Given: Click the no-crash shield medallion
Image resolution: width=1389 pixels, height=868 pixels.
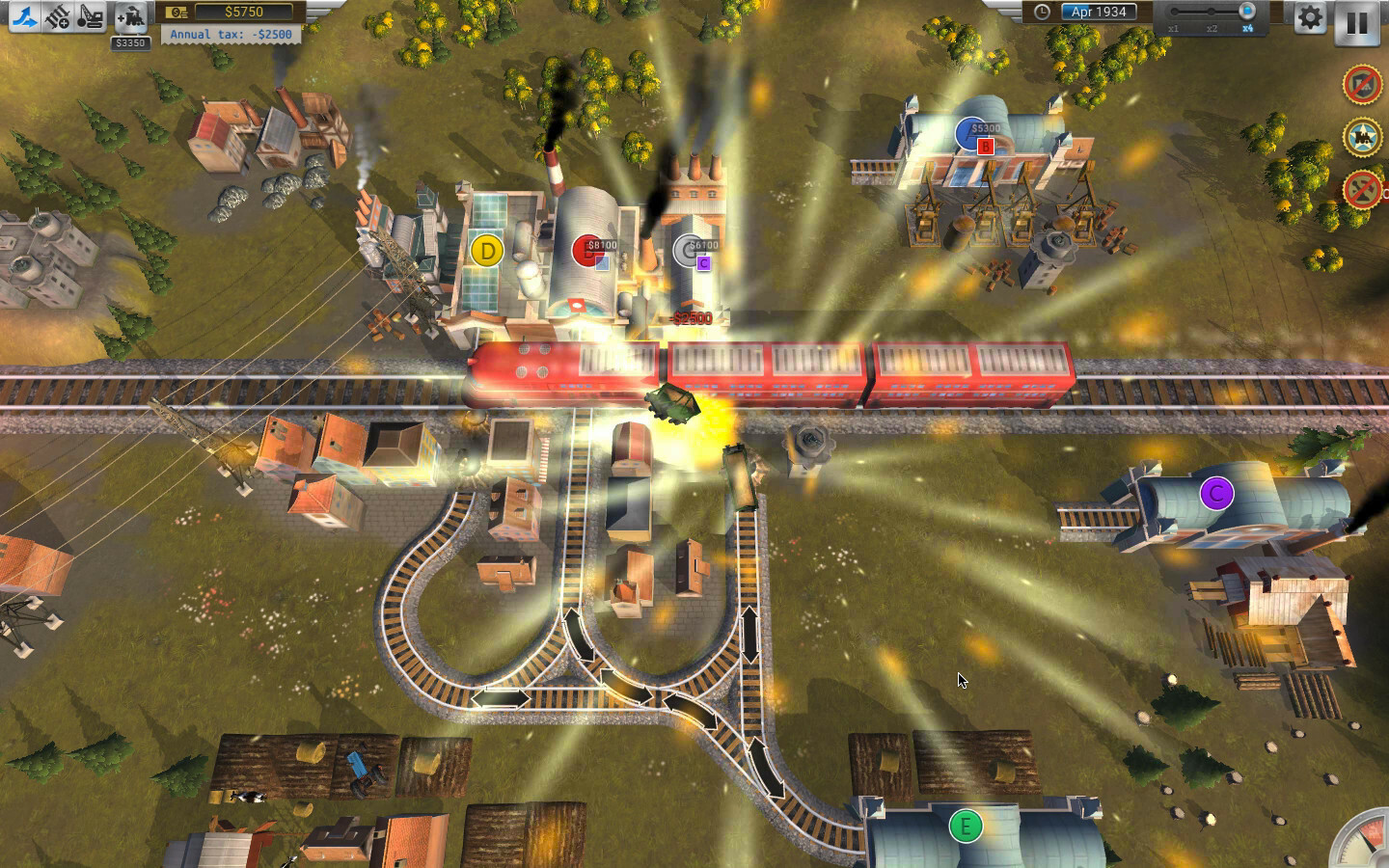Looking at the screenshot, I should tap(1362, 85).
